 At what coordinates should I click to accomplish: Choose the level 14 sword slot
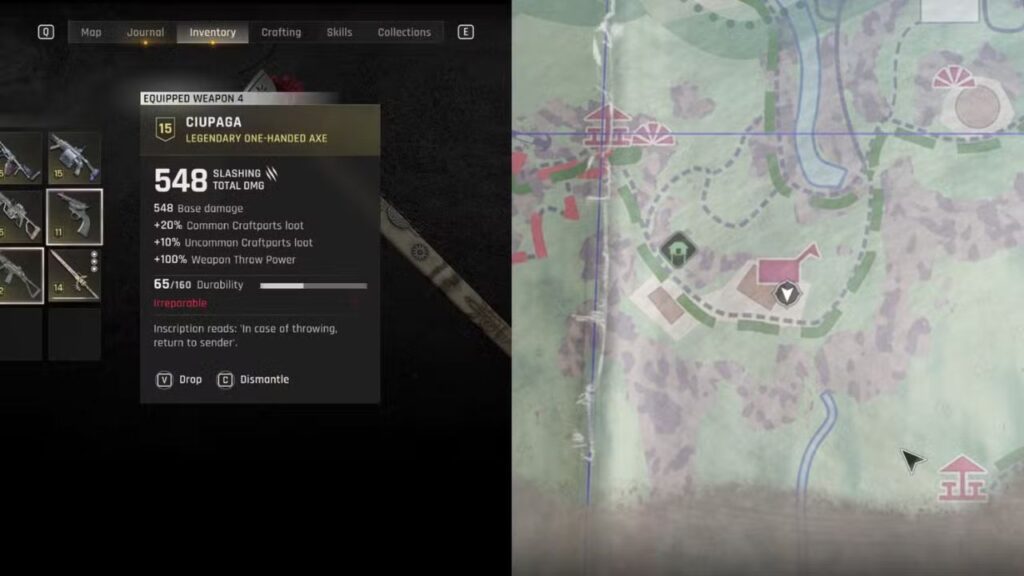click(x=75, y=275)
